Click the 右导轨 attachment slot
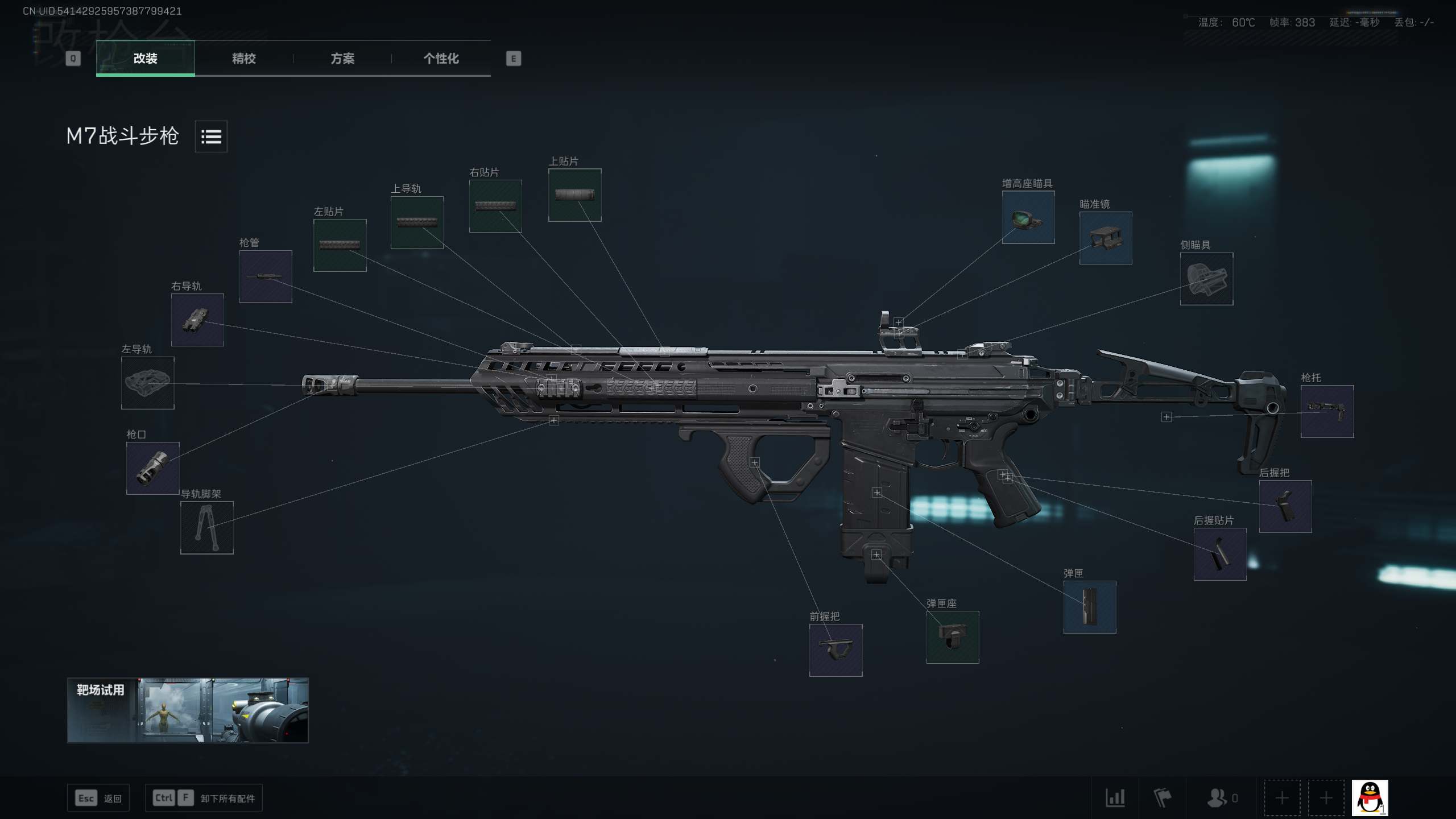 (197, 320)
